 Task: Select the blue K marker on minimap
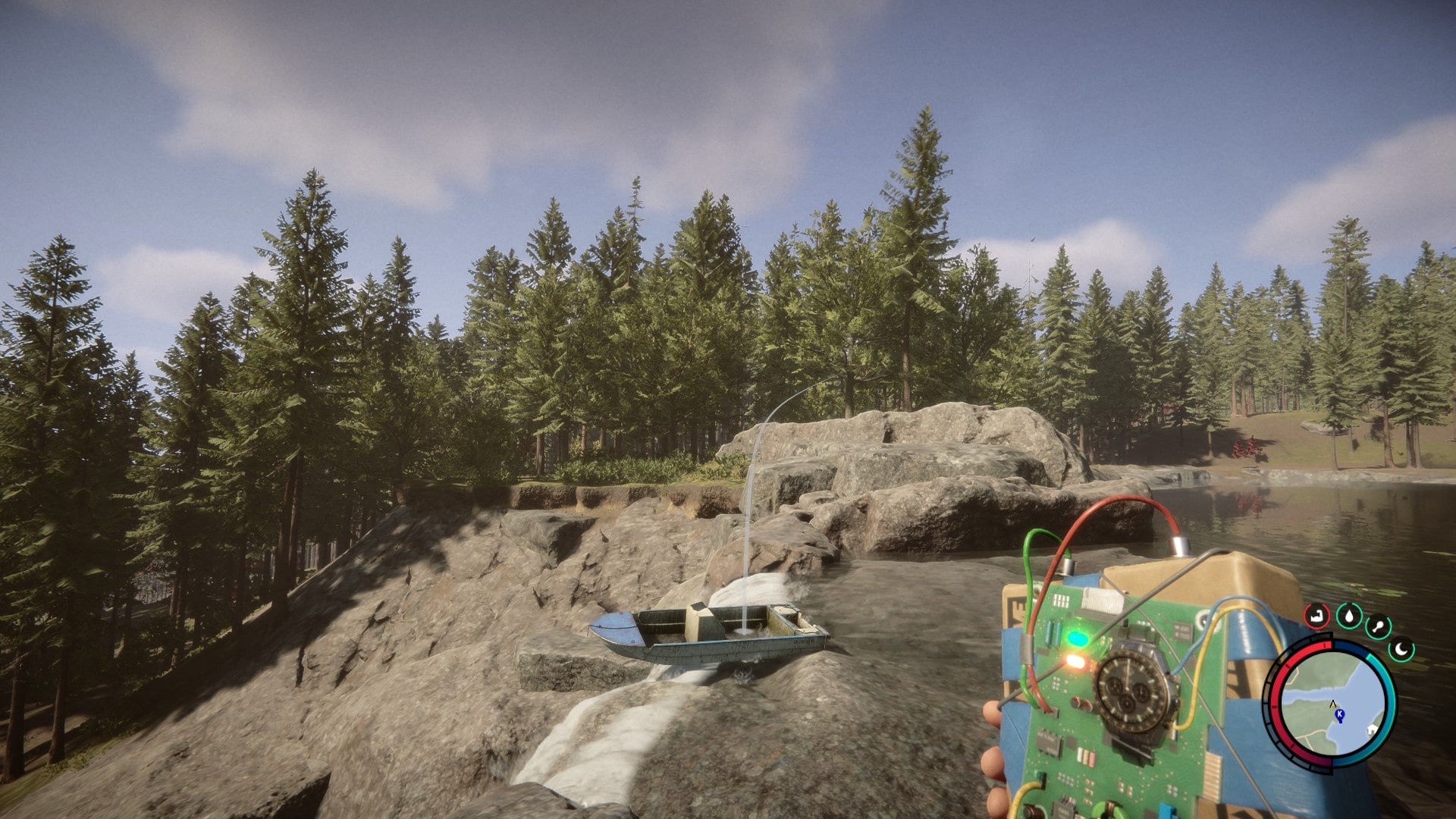click(1339, 715)
